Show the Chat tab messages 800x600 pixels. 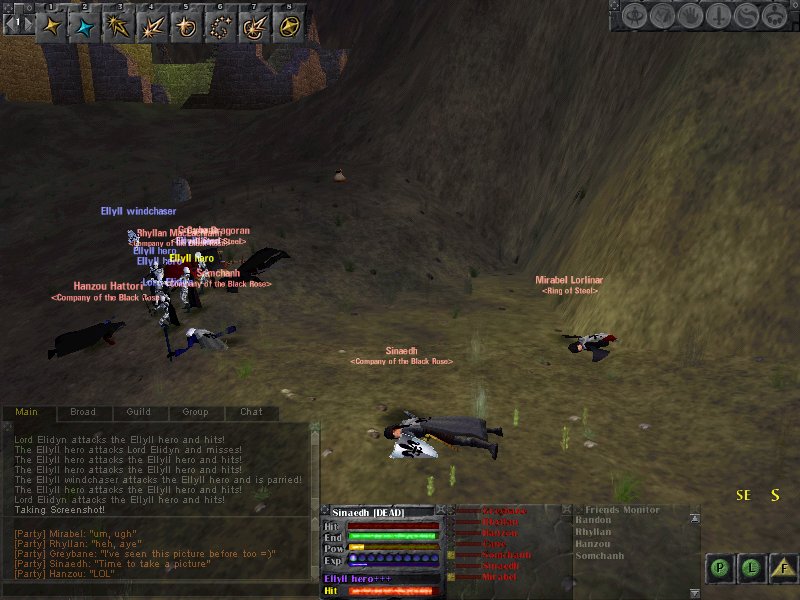[x=251, y=412]
